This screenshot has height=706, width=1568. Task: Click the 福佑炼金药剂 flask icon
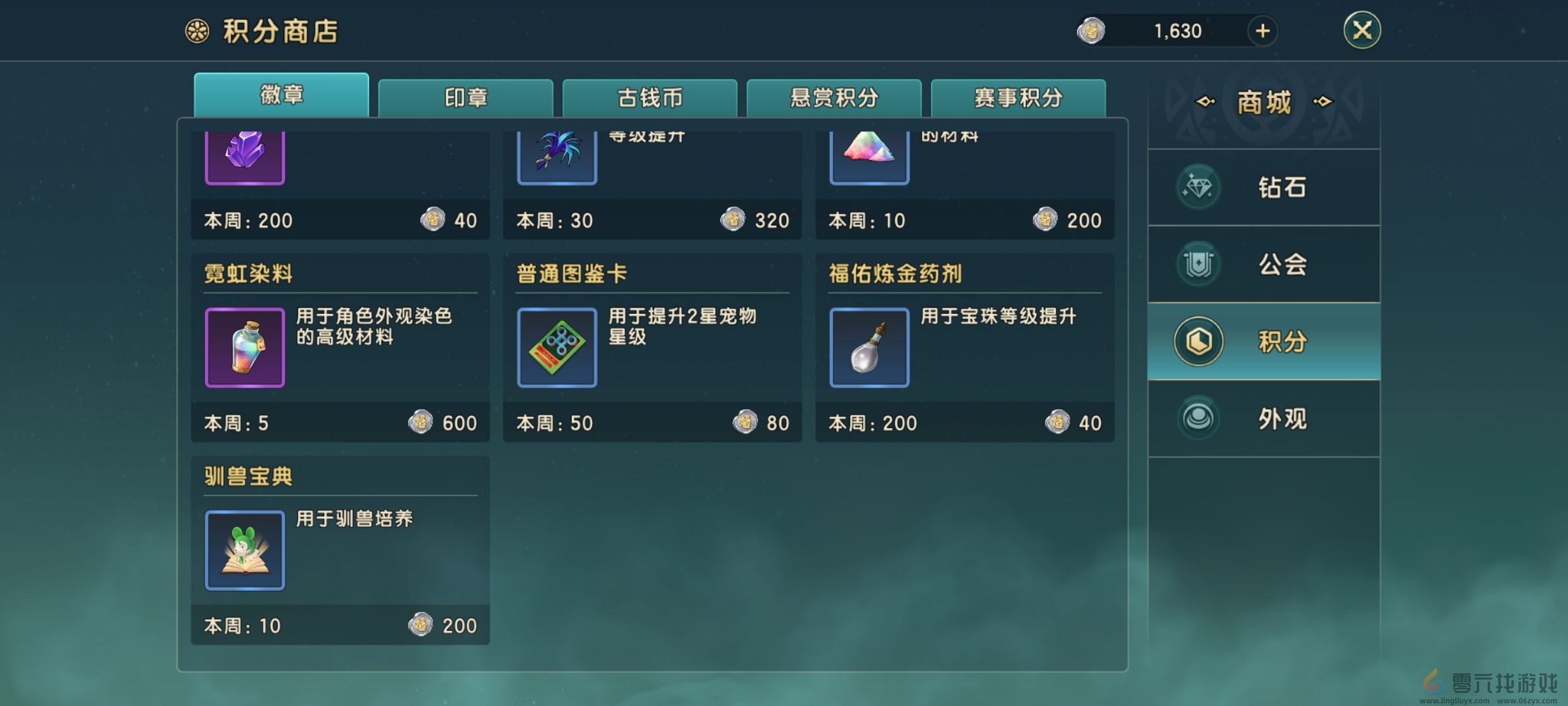[x=869, y=347]
